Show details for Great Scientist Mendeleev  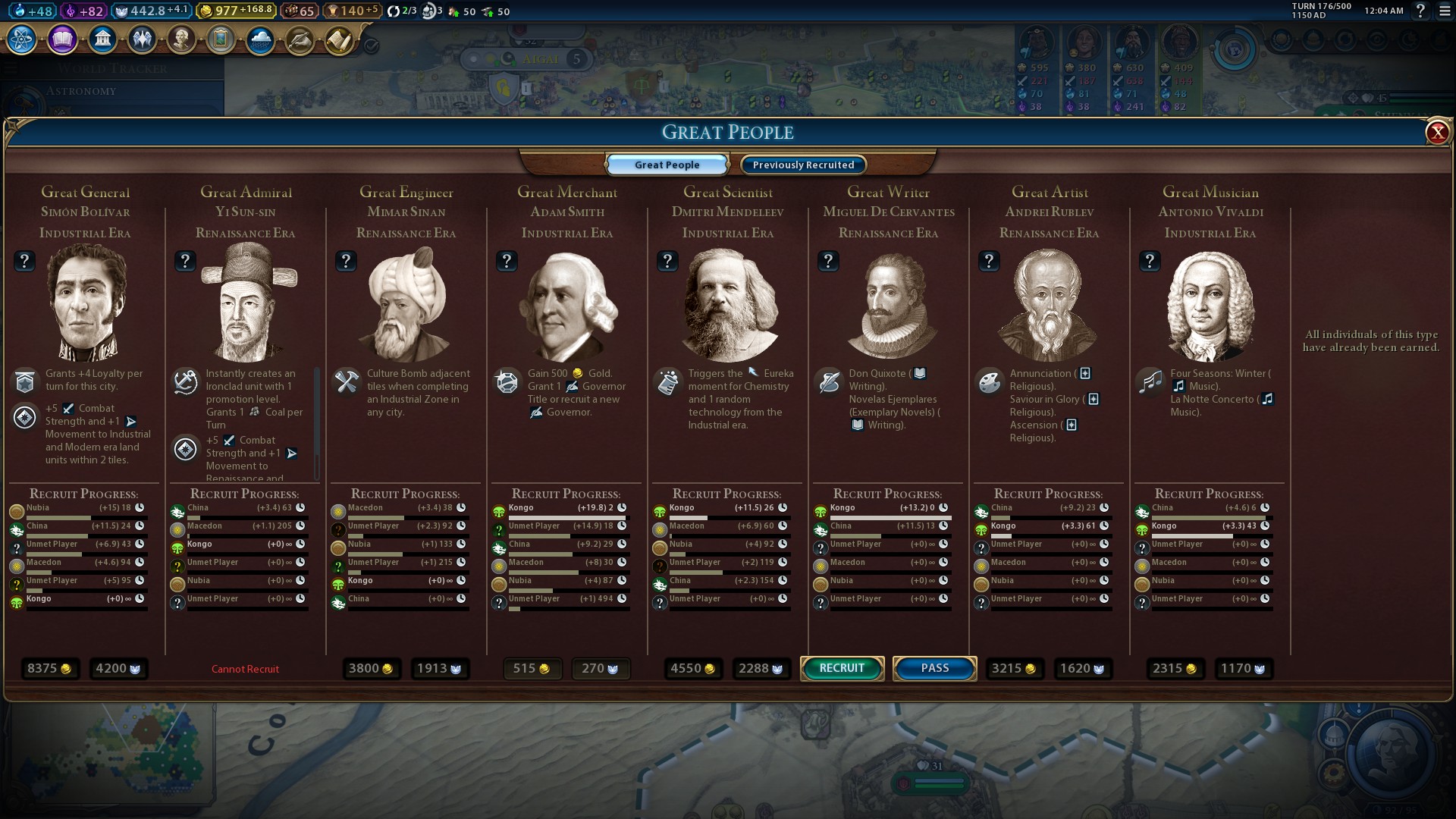click(667, 261)
